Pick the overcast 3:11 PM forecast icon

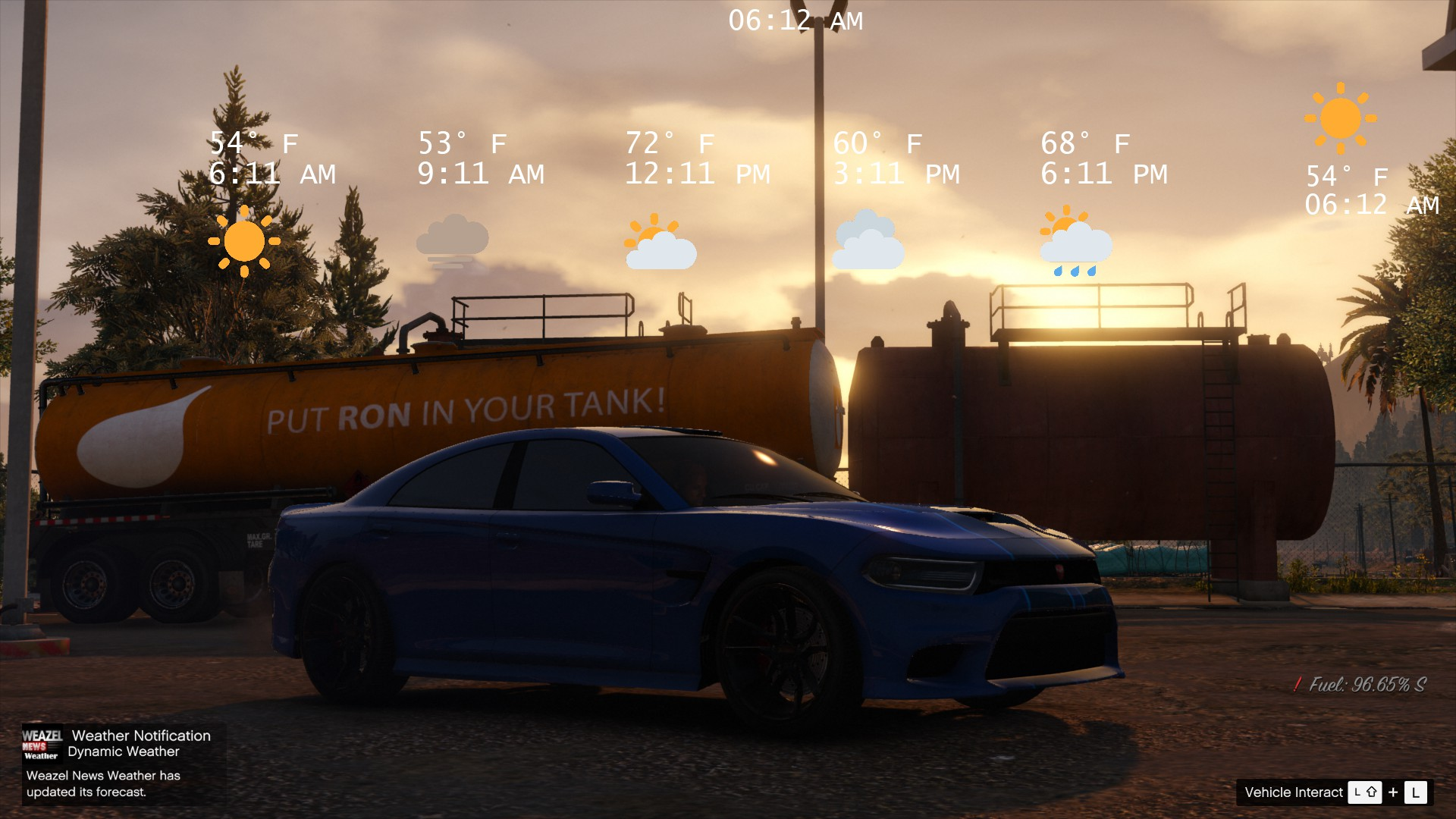[x=869, y=241]
